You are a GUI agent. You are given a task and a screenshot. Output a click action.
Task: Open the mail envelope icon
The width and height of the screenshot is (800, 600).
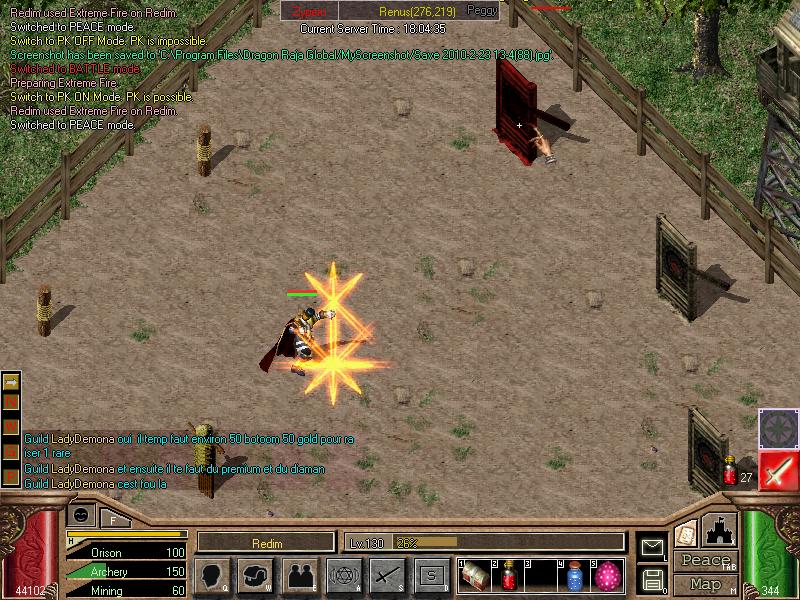[652, 547]
